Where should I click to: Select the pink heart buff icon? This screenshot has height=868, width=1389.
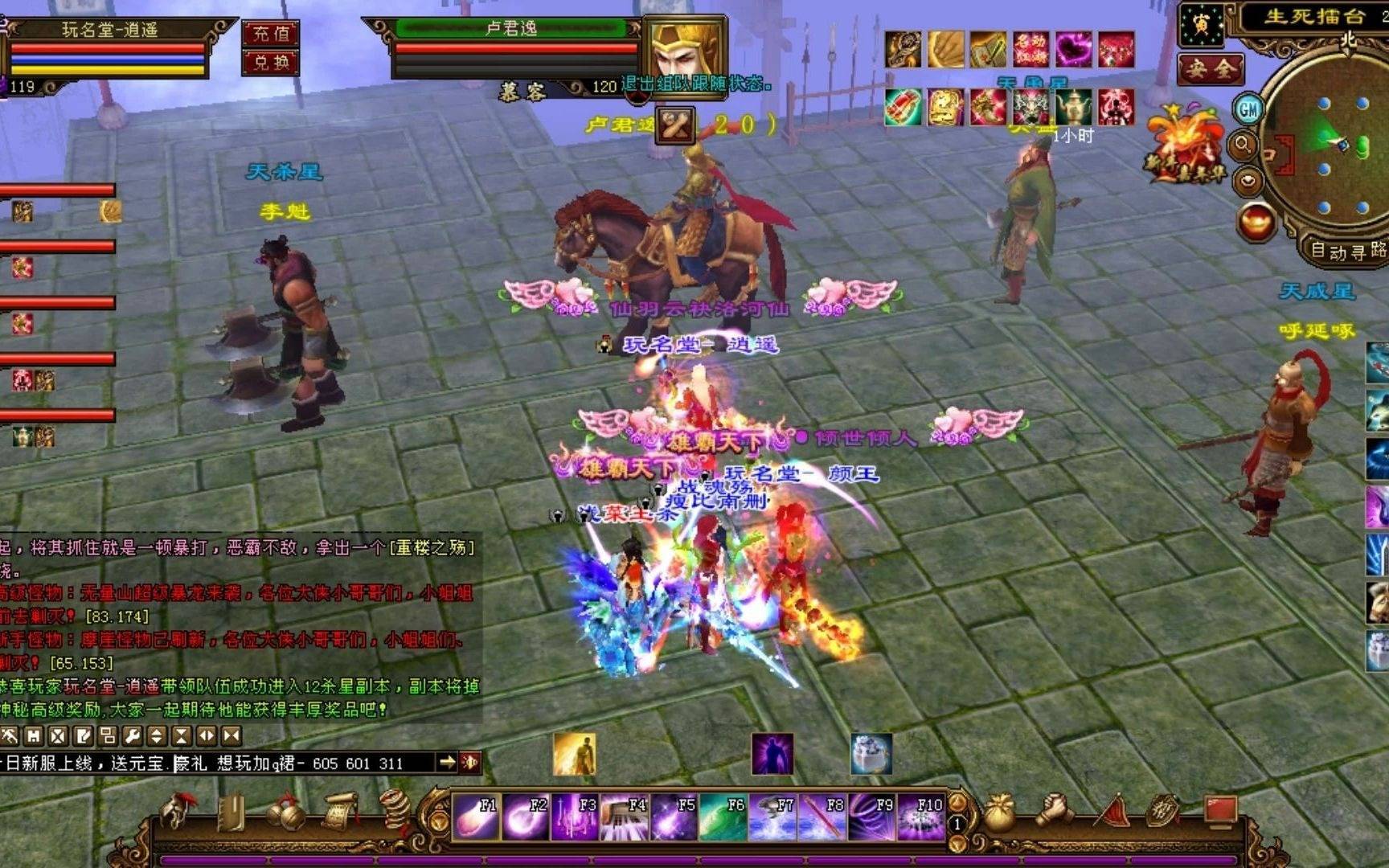[1073, 50]
